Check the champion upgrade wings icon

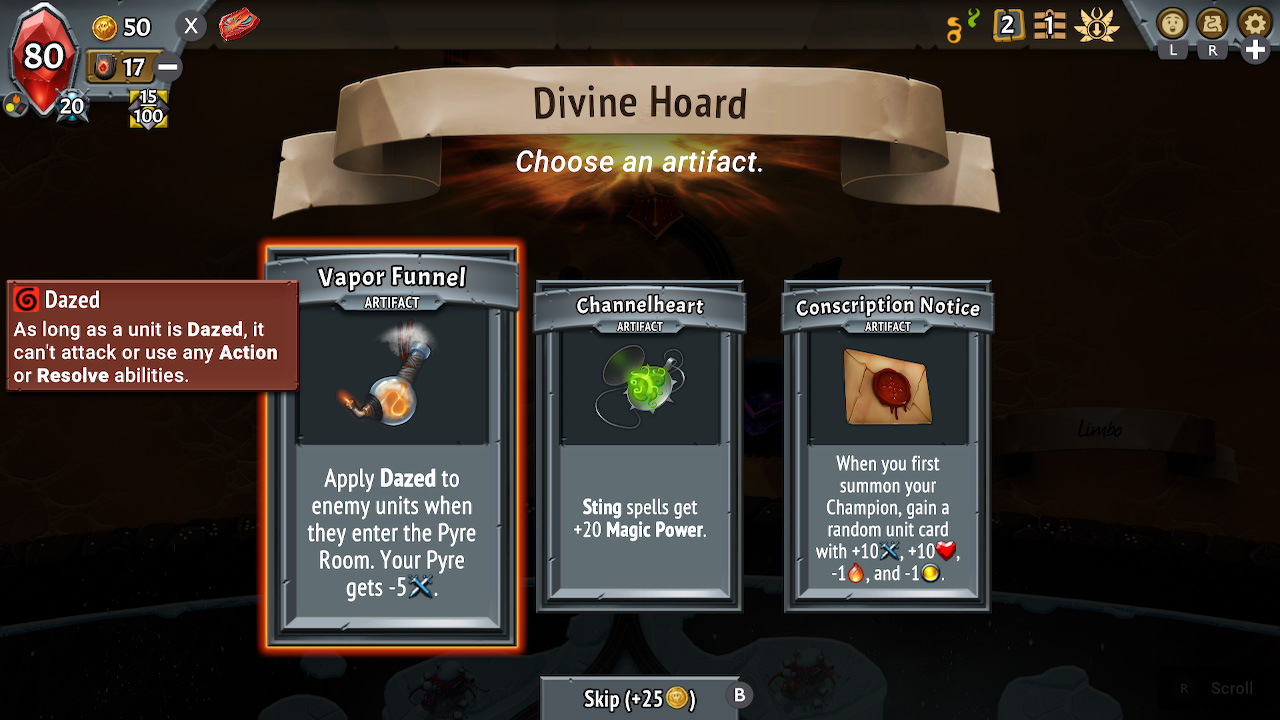(1097, 25)
